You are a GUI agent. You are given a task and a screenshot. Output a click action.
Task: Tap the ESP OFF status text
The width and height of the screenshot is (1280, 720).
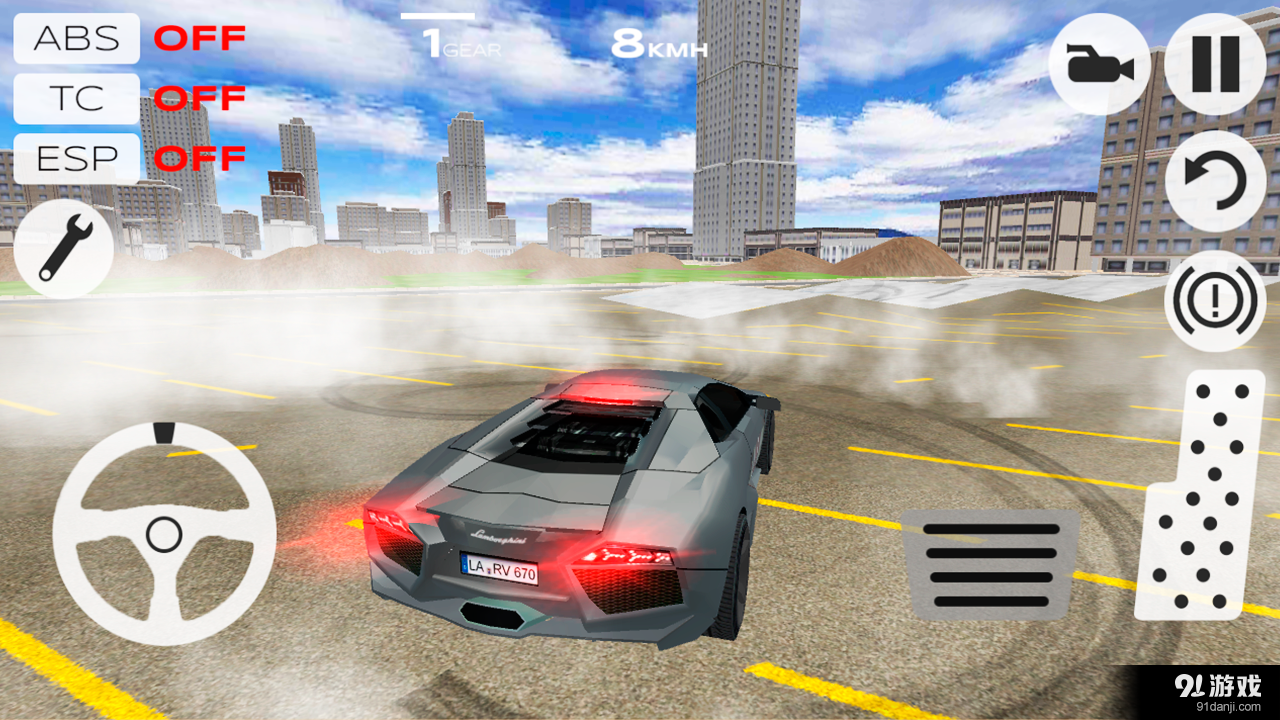pyautogui.click(x=200, y=157)
